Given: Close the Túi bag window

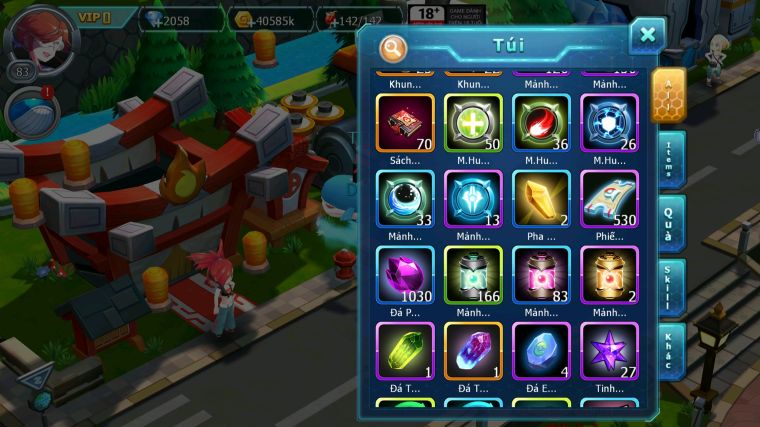Looking at the screenshot, I should tap(647, 36).
